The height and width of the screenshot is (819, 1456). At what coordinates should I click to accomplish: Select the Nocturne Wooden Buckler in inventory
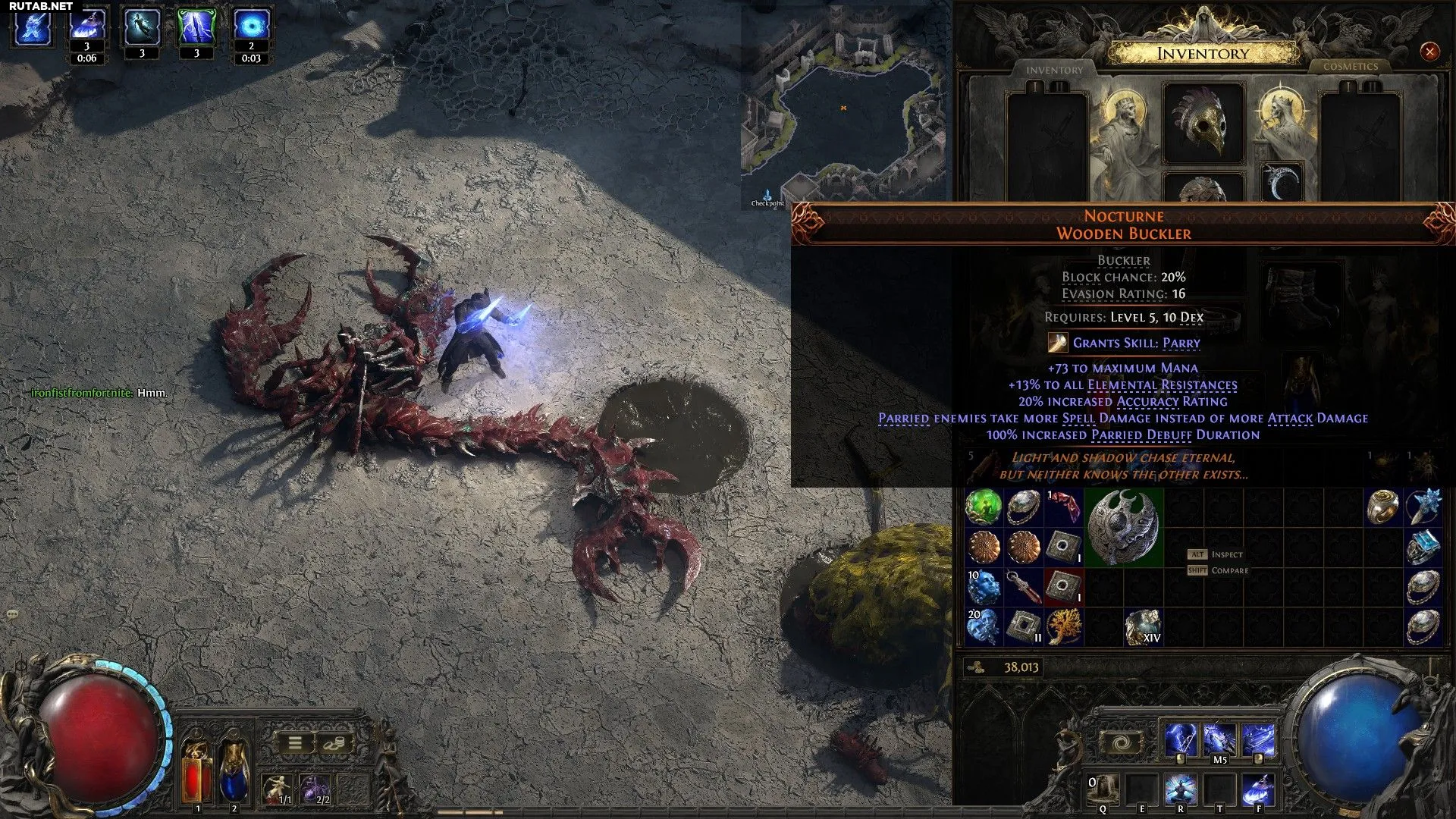click(x=1123, y=528)
